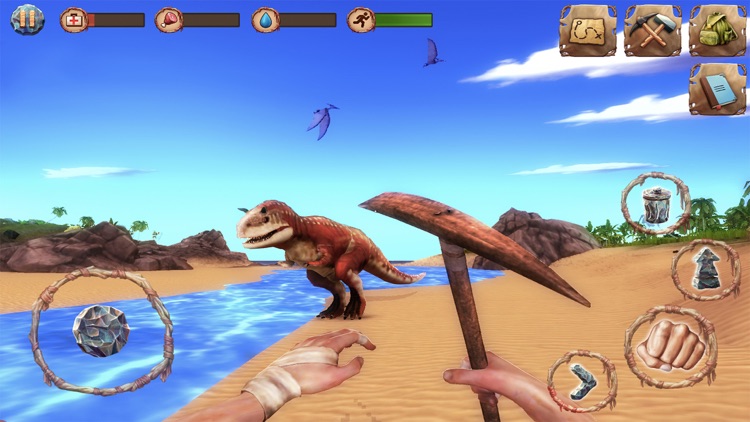Tap the trash can button
The height and width of the screenshot is (422, 750).
click(656, 204)
